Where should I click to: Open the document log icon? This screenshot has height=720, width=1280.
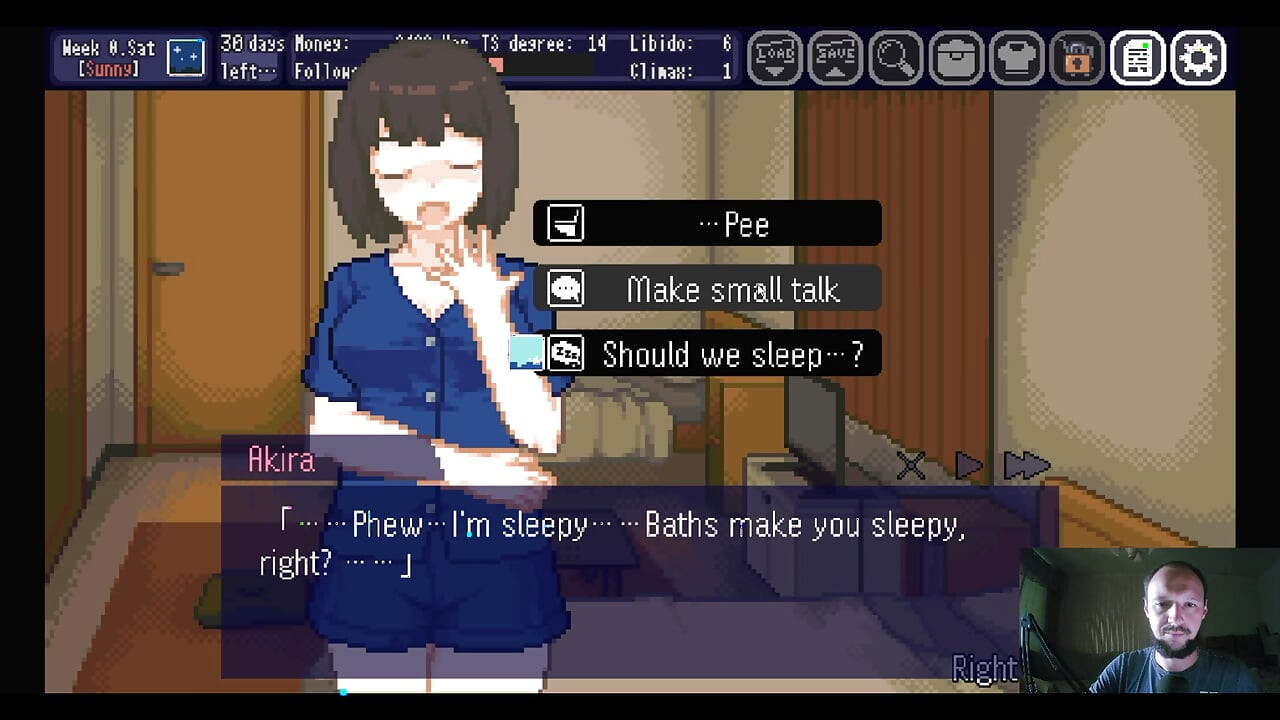[1137, 58]
